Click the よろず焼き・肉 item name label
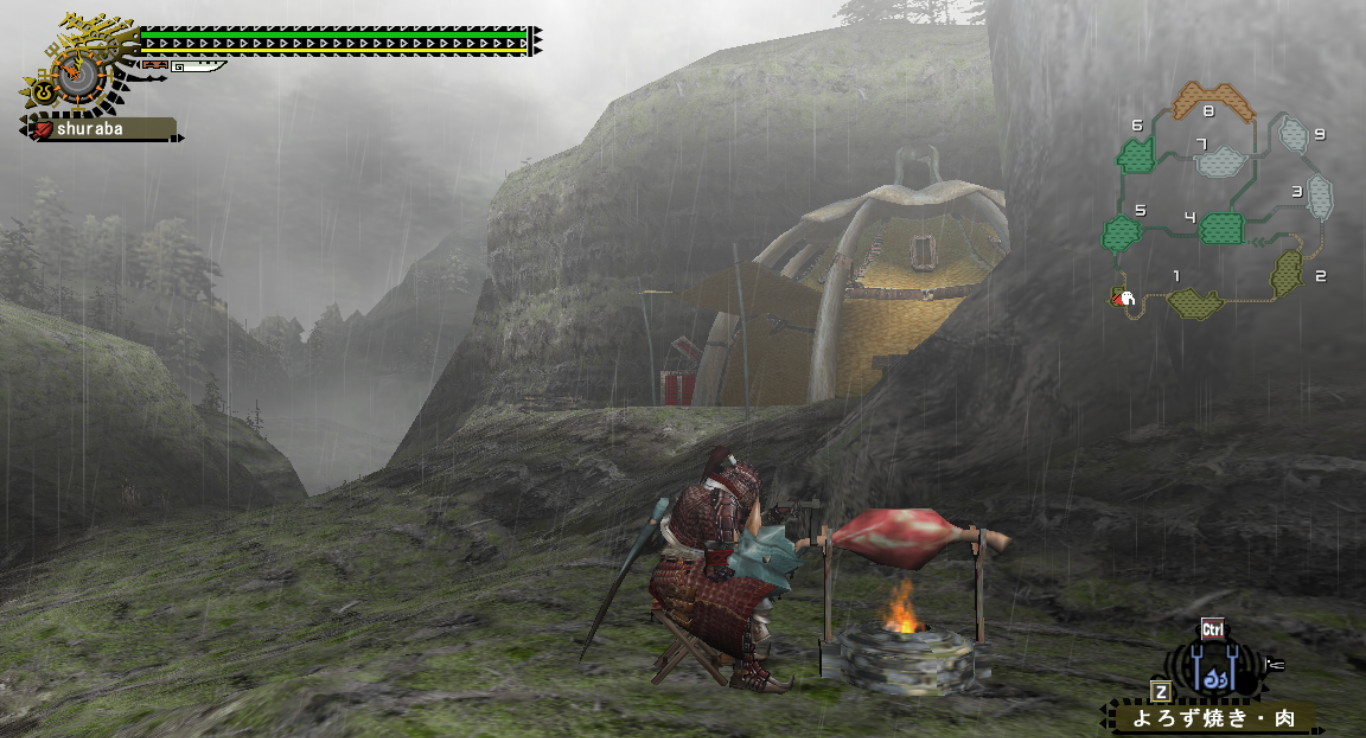The height and width of the screenshot is (738, 1366). coord(1213,718)
